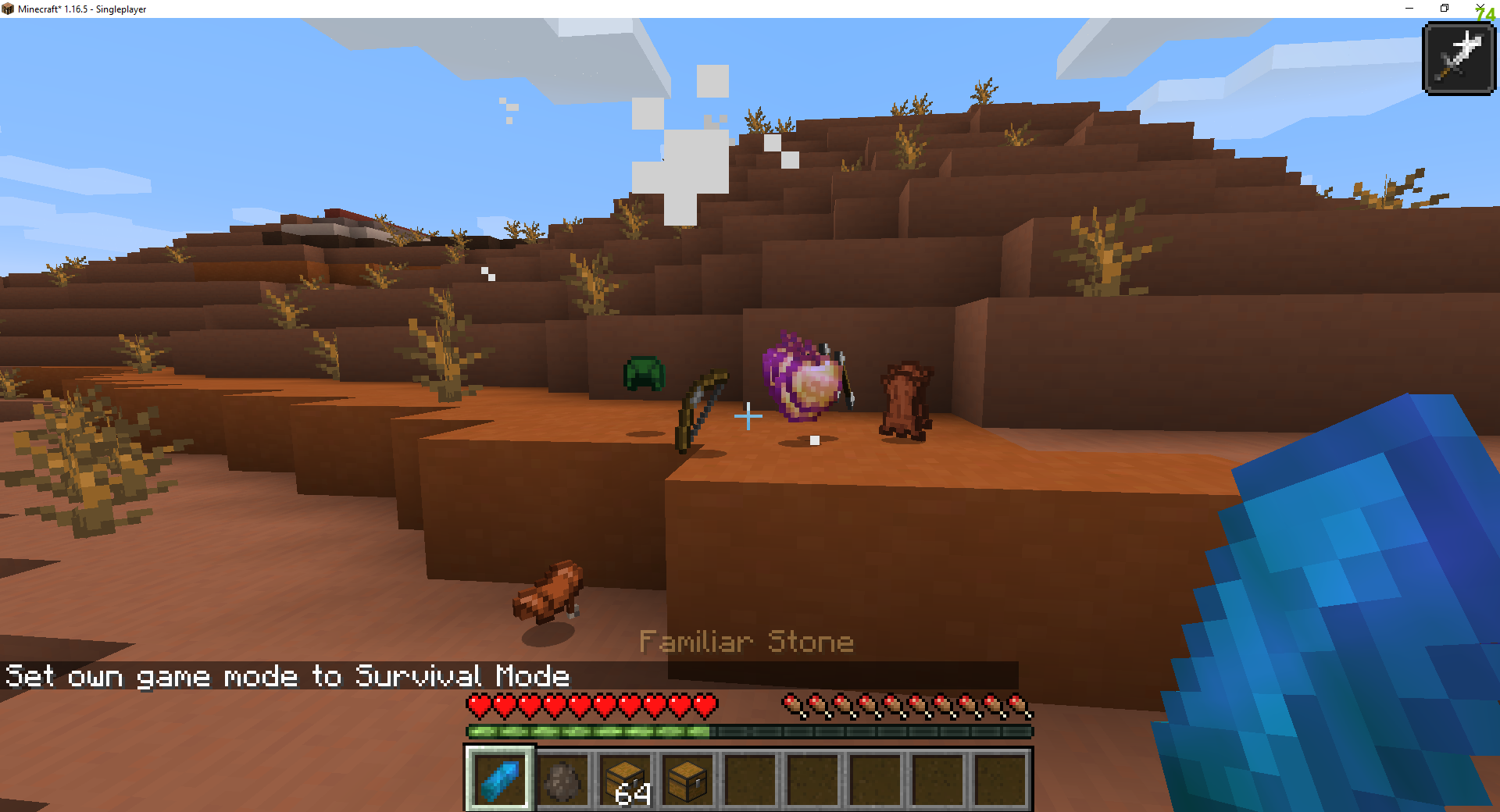Click the crosshair at the center of the screen

(748, 417)
